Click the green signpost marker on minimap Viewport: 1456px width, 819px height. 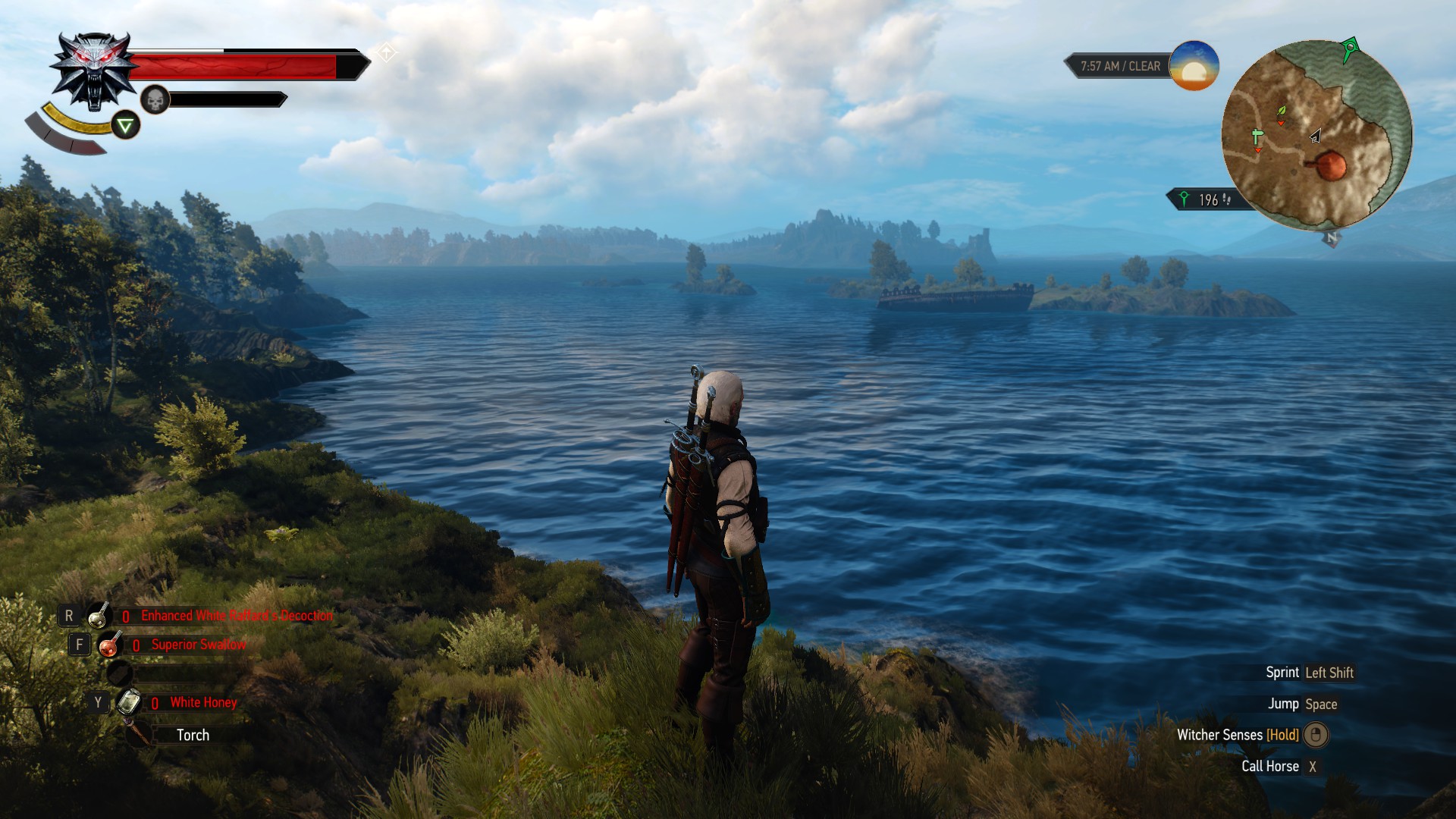1257,137
